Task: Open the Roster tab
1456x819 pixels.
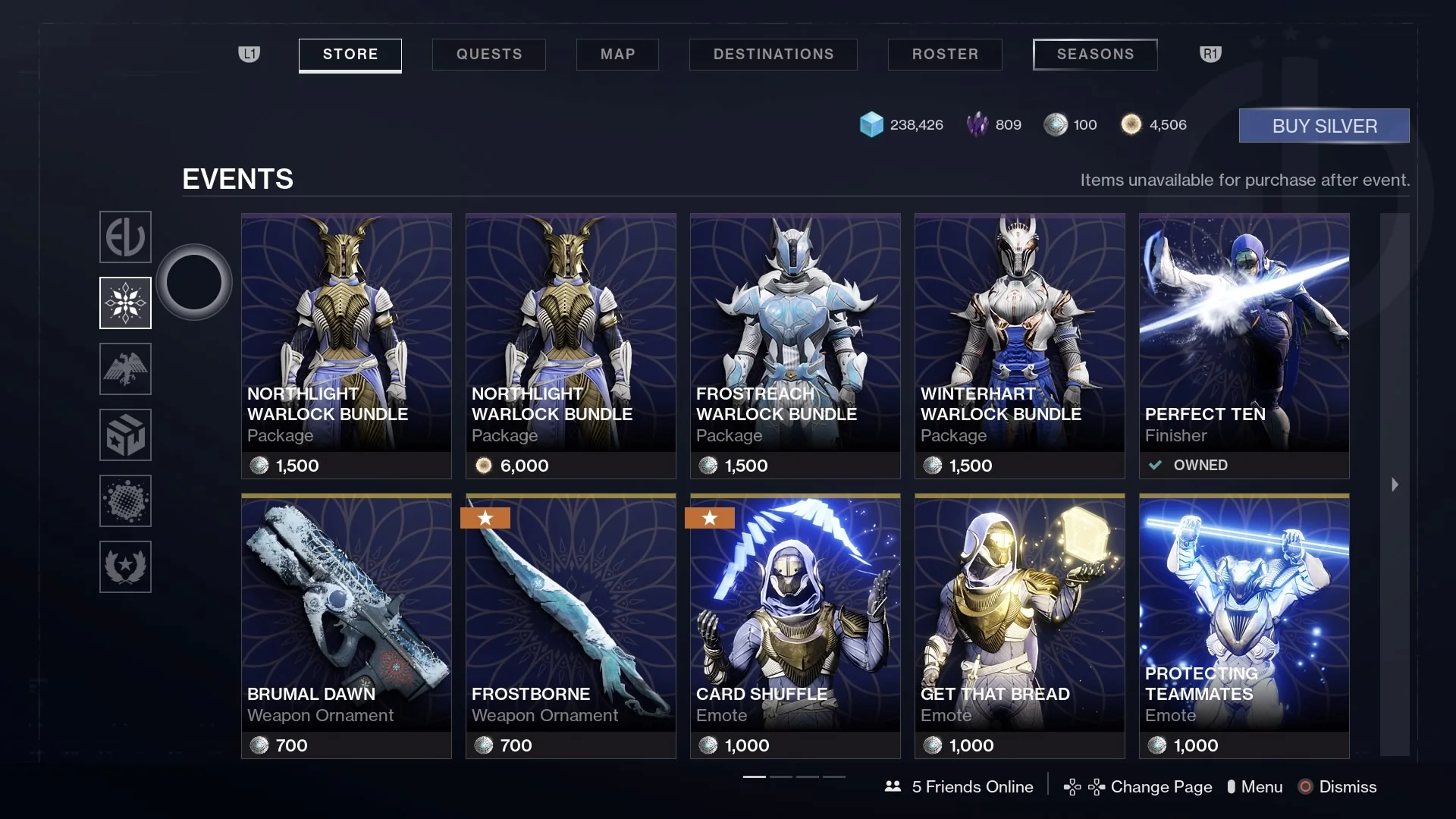Action: [x=945, y=55]
